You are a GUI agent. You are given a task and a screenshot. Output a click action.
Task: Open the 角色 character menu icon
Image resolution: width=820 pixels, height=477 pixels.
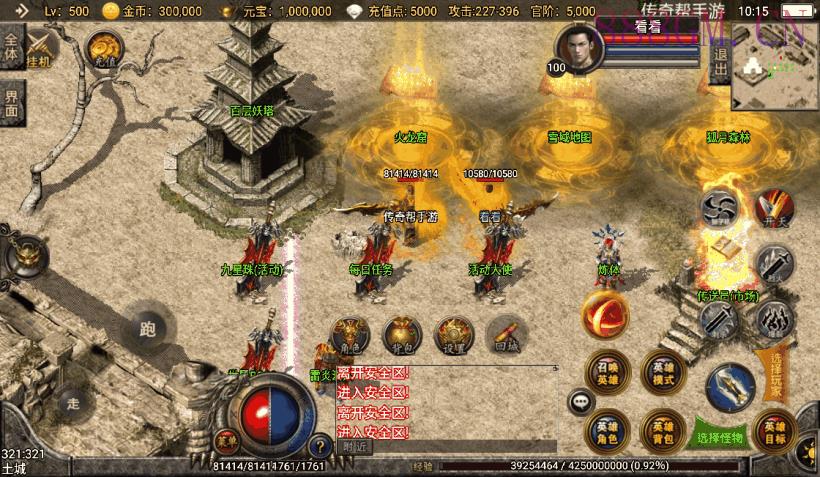[350, 335]
